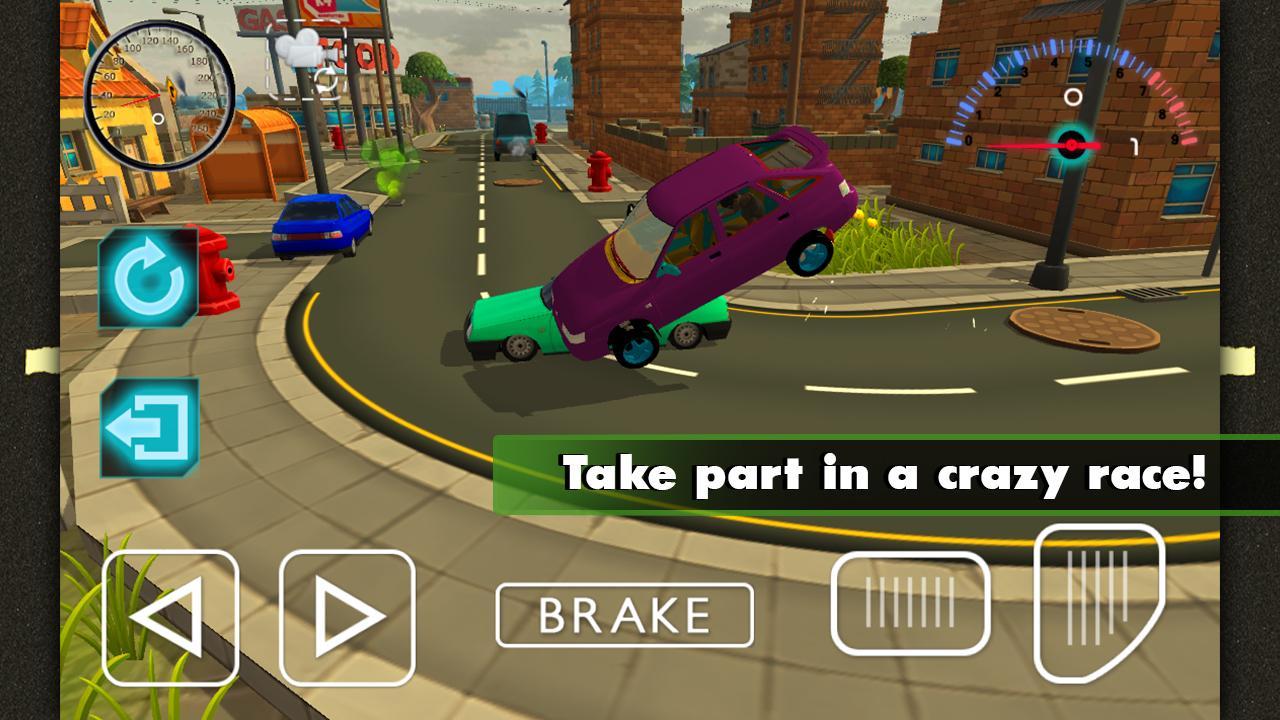Screen dimensions: 1280x720
Task: Switch the camera view with the camera icon
Action: pos(300,48)
